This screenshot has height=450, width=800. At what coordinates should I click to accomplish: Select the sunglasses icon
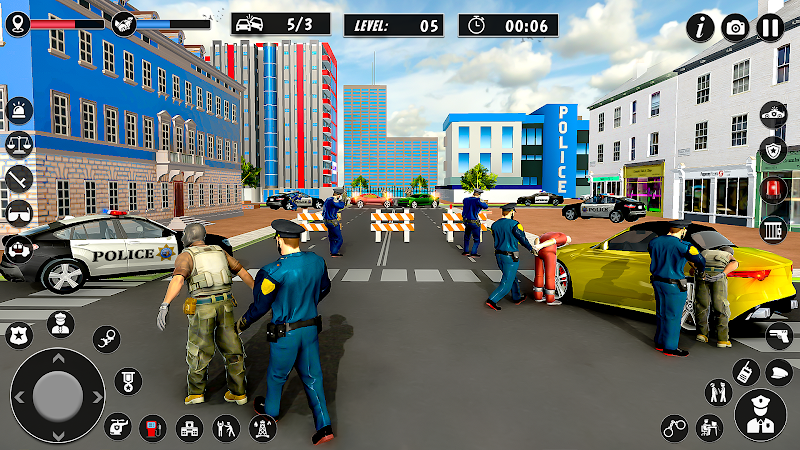(18, 213)
